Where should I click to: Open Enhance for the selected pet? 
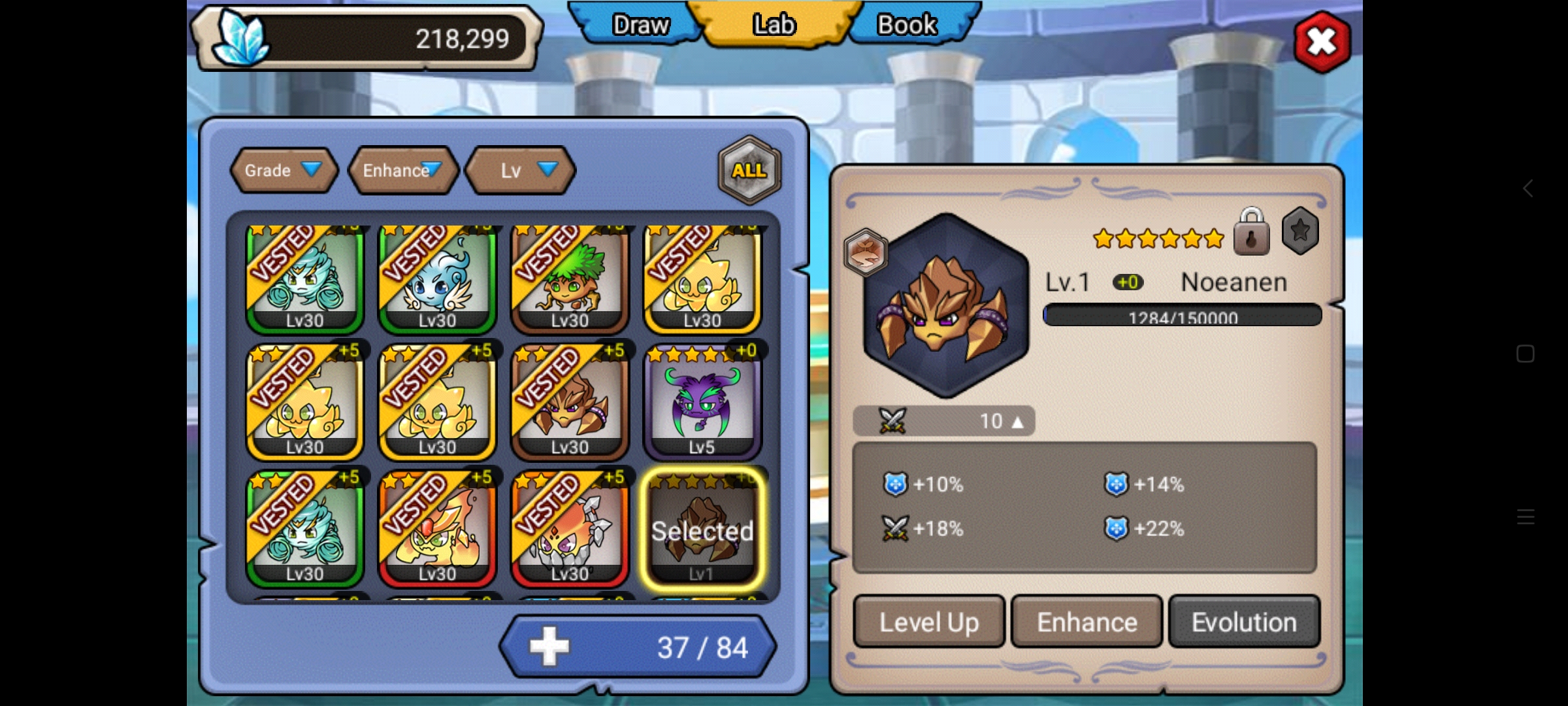click(x=1086, y=622)
